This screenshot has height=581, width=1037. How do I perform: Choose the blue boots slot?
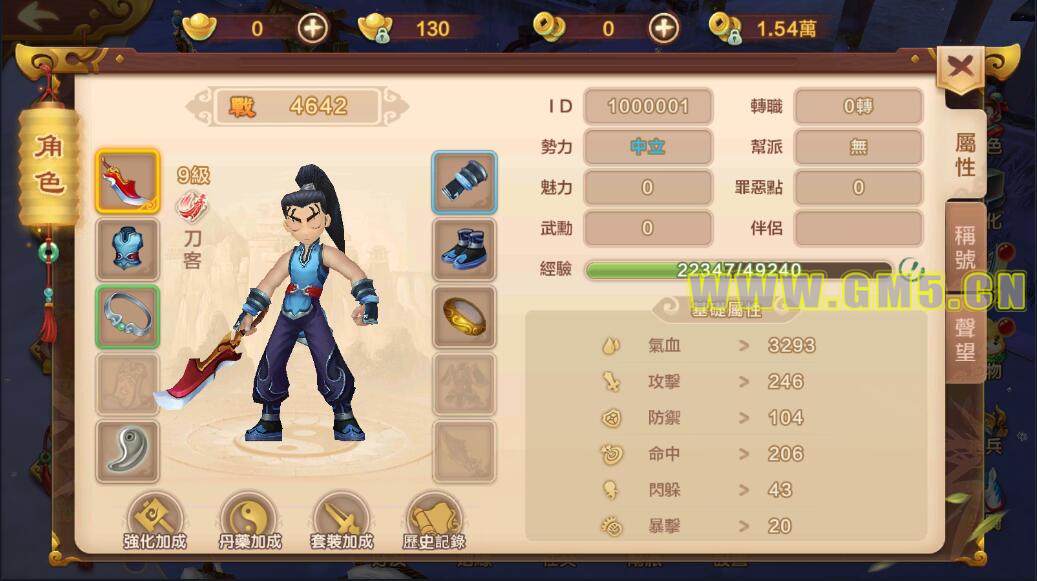click(464, 249)
